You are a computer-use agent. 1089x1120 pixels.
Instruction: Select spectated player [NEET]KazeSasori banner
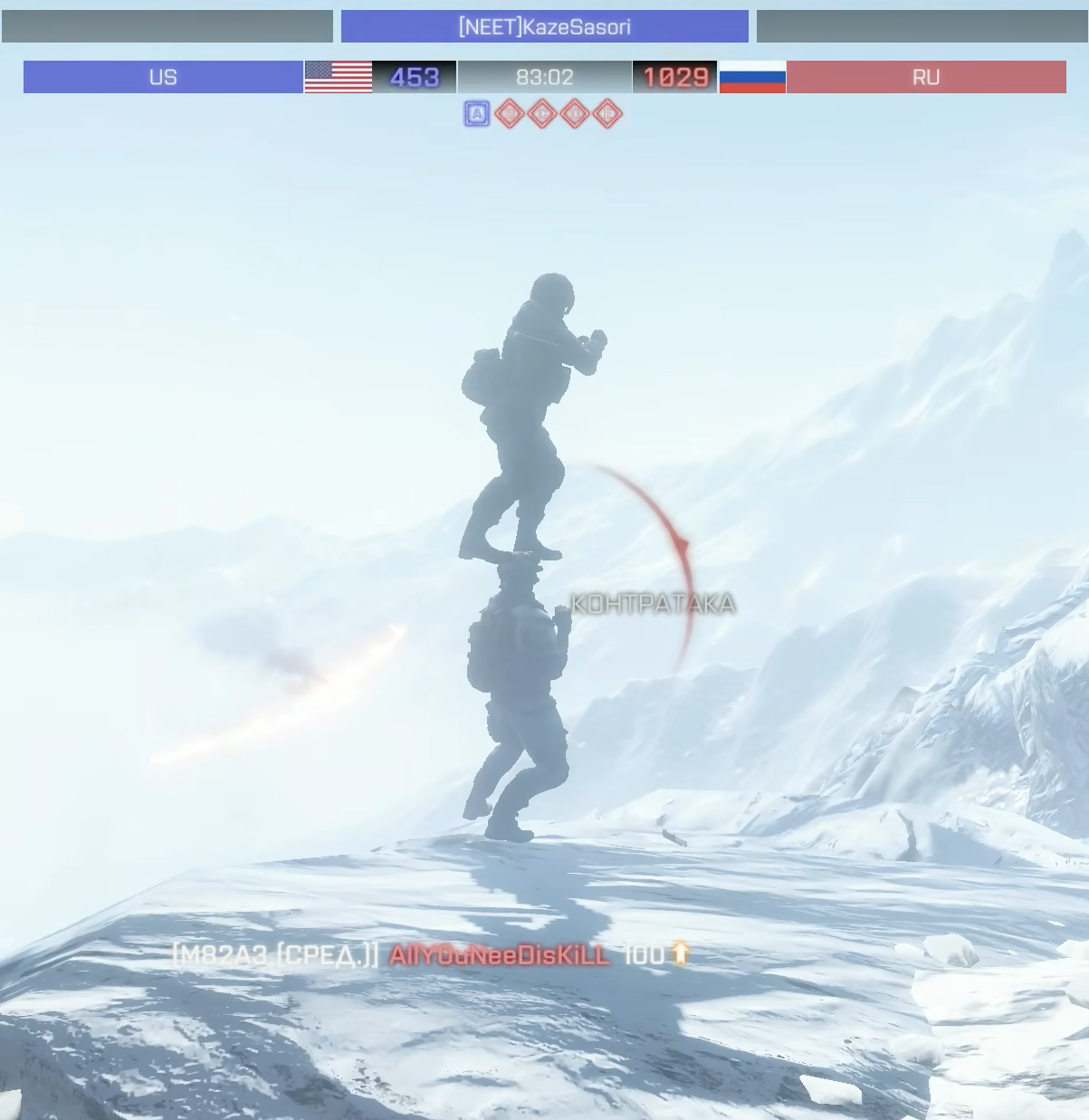click(544, 26)
